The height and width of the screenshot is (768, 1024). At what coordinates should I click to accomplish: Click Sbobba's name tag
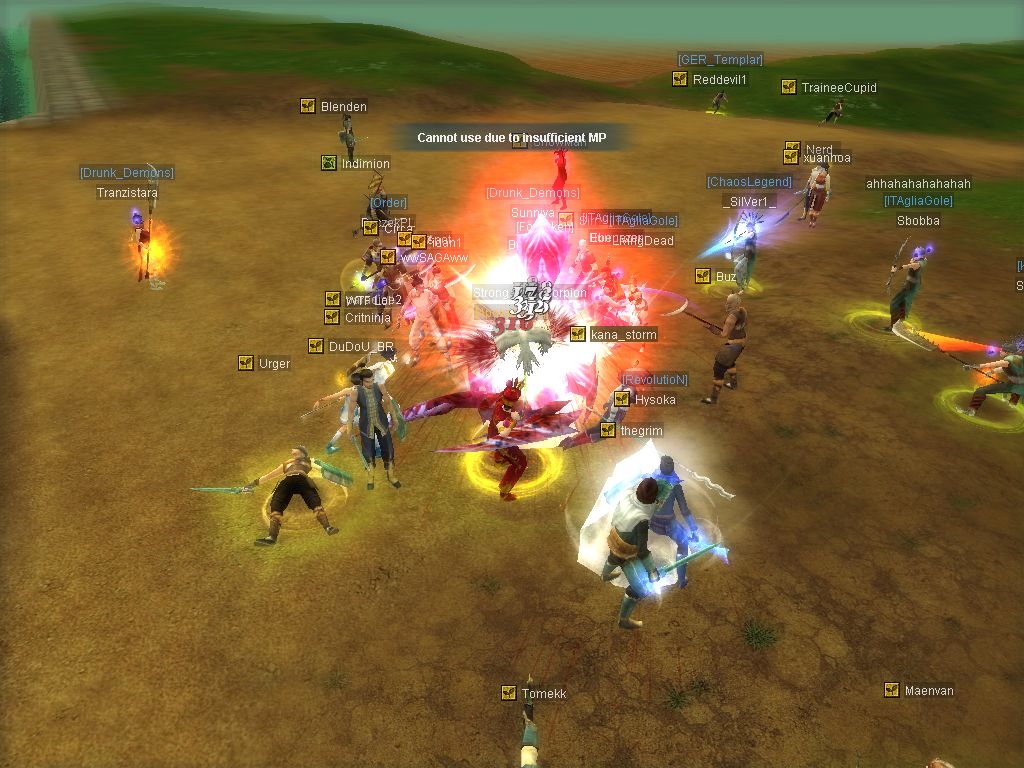coord(918,221)
